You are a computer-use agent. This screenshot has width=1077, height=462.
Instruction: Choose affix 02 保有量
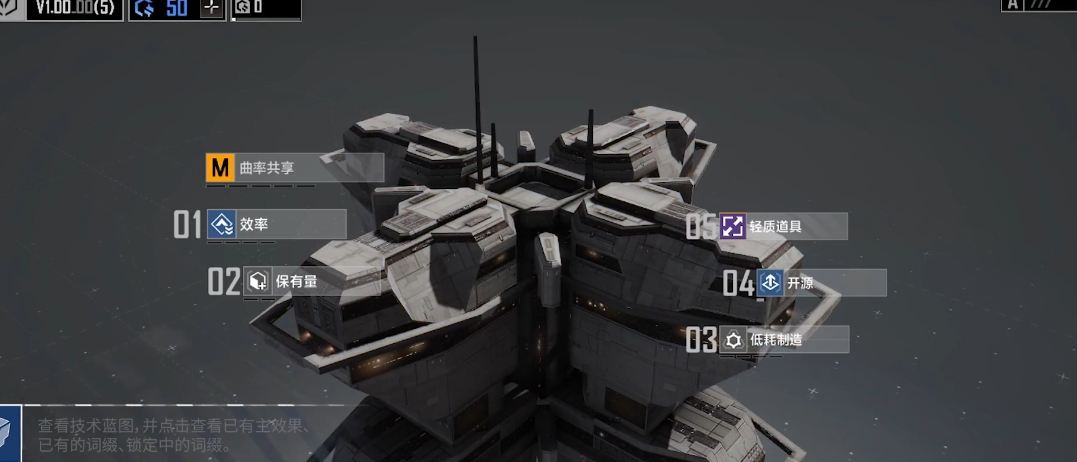(310, 282)
